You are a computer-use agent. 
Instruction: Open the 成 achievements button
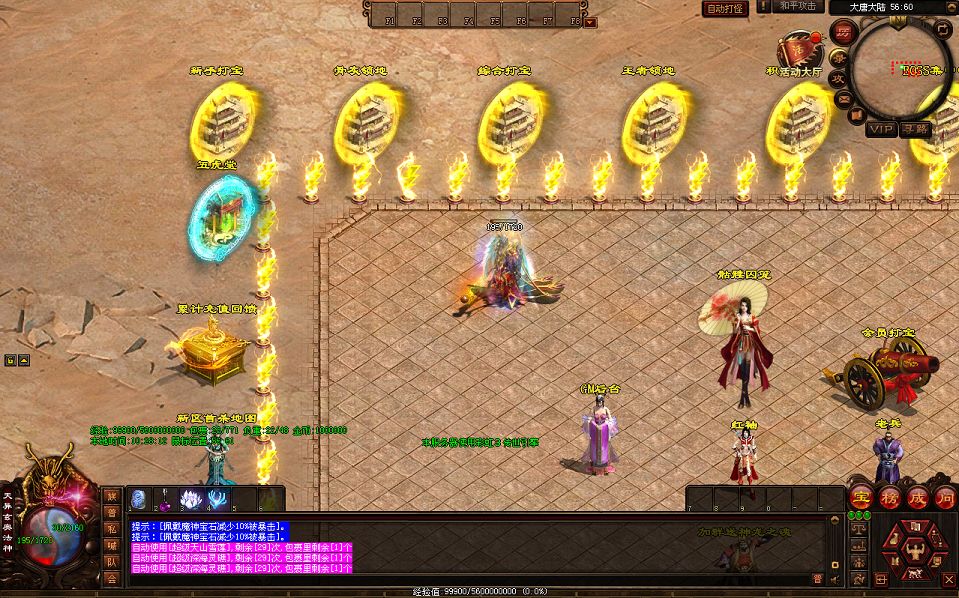tap(918, 497)
